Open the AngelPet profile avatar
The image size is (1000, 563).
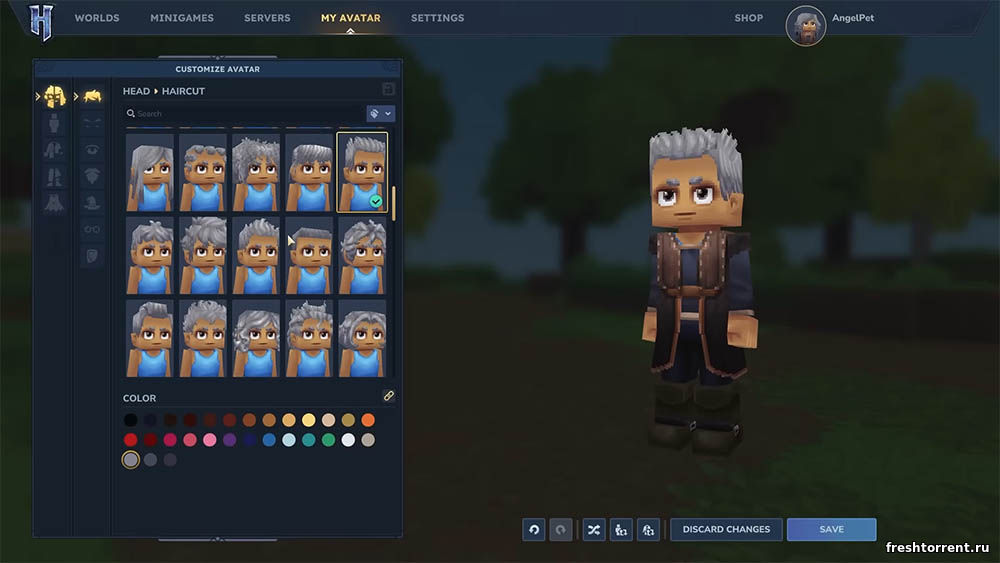click(x=806, y=26)
